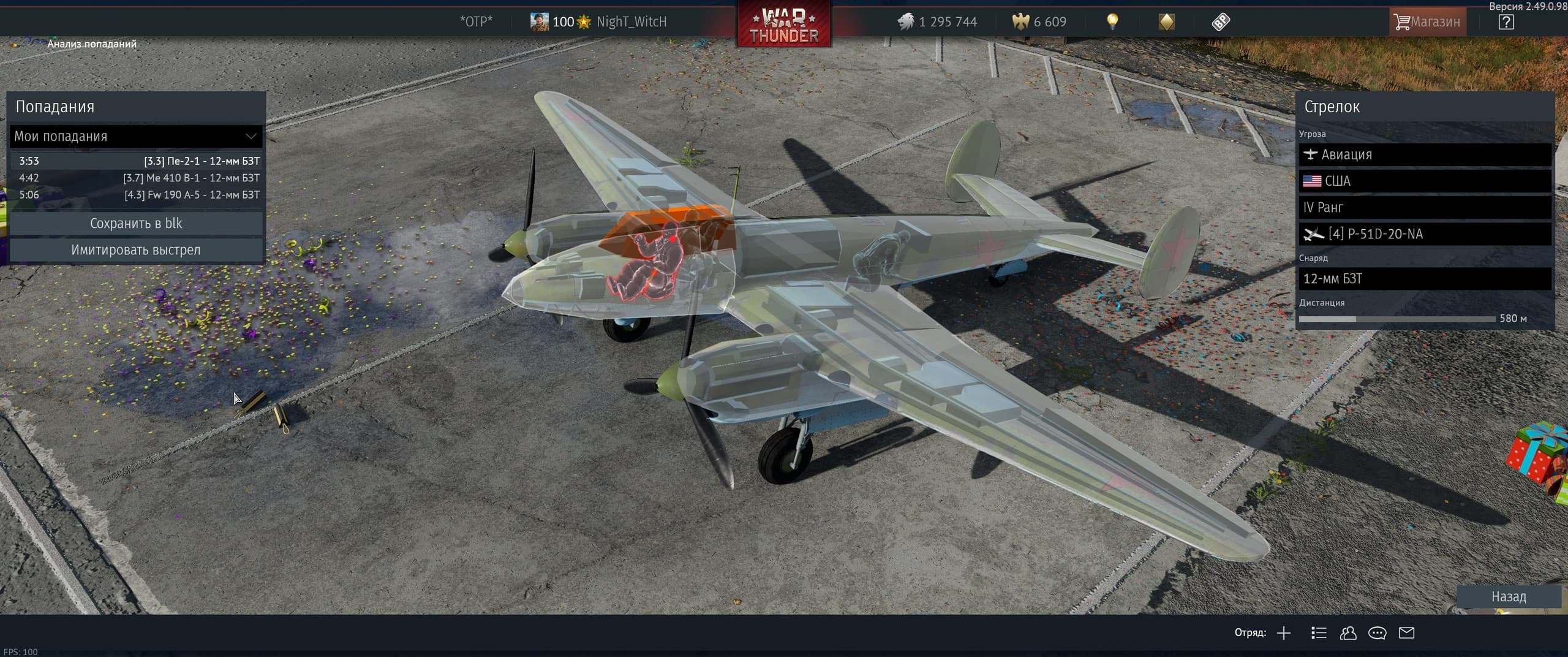
Task: Activate "Имитировать выстрел" button
Action: (x=136, y=250)
